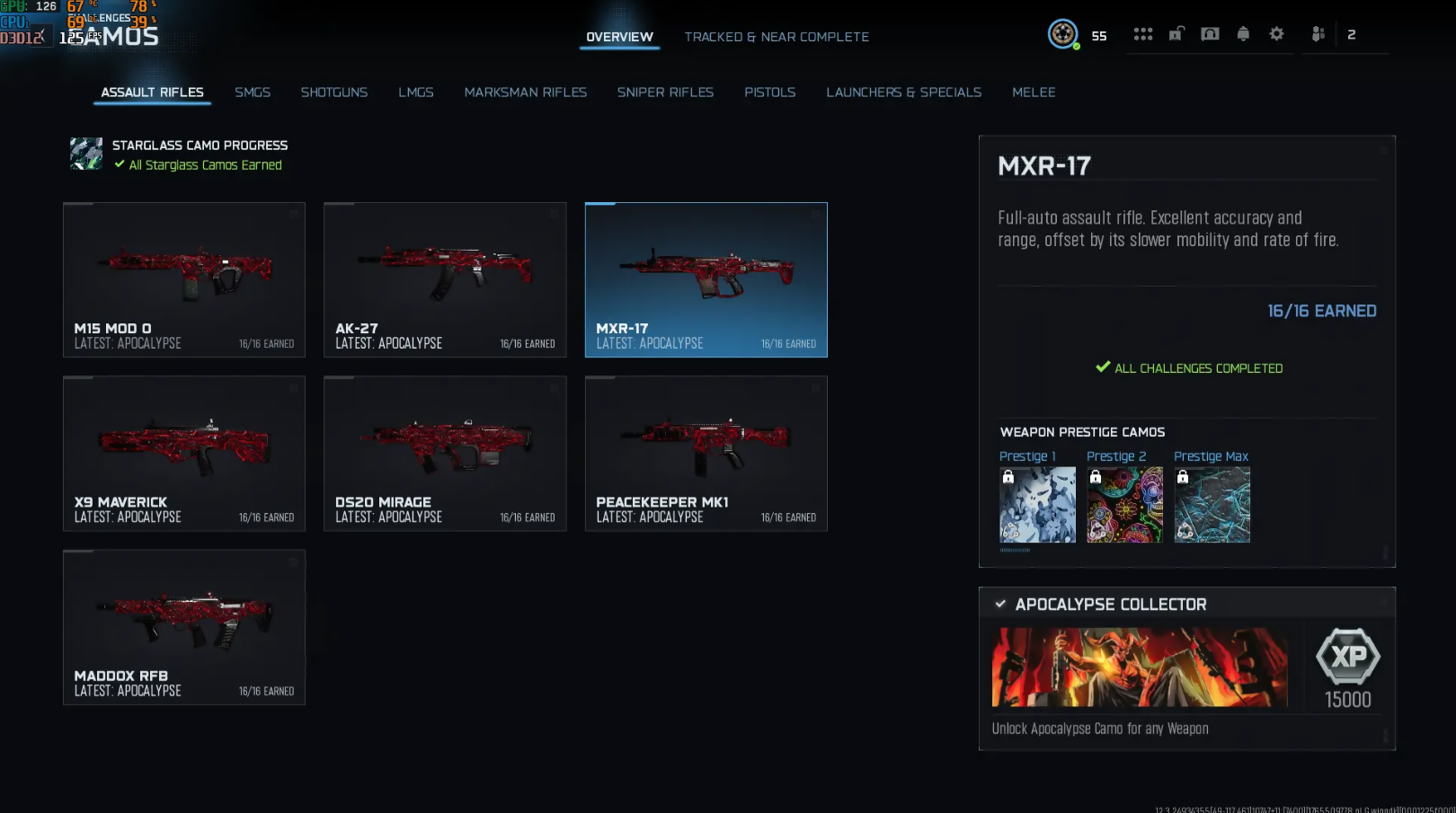
Task: Open settings via the gear icon
Action: (x=1276, y=34)
